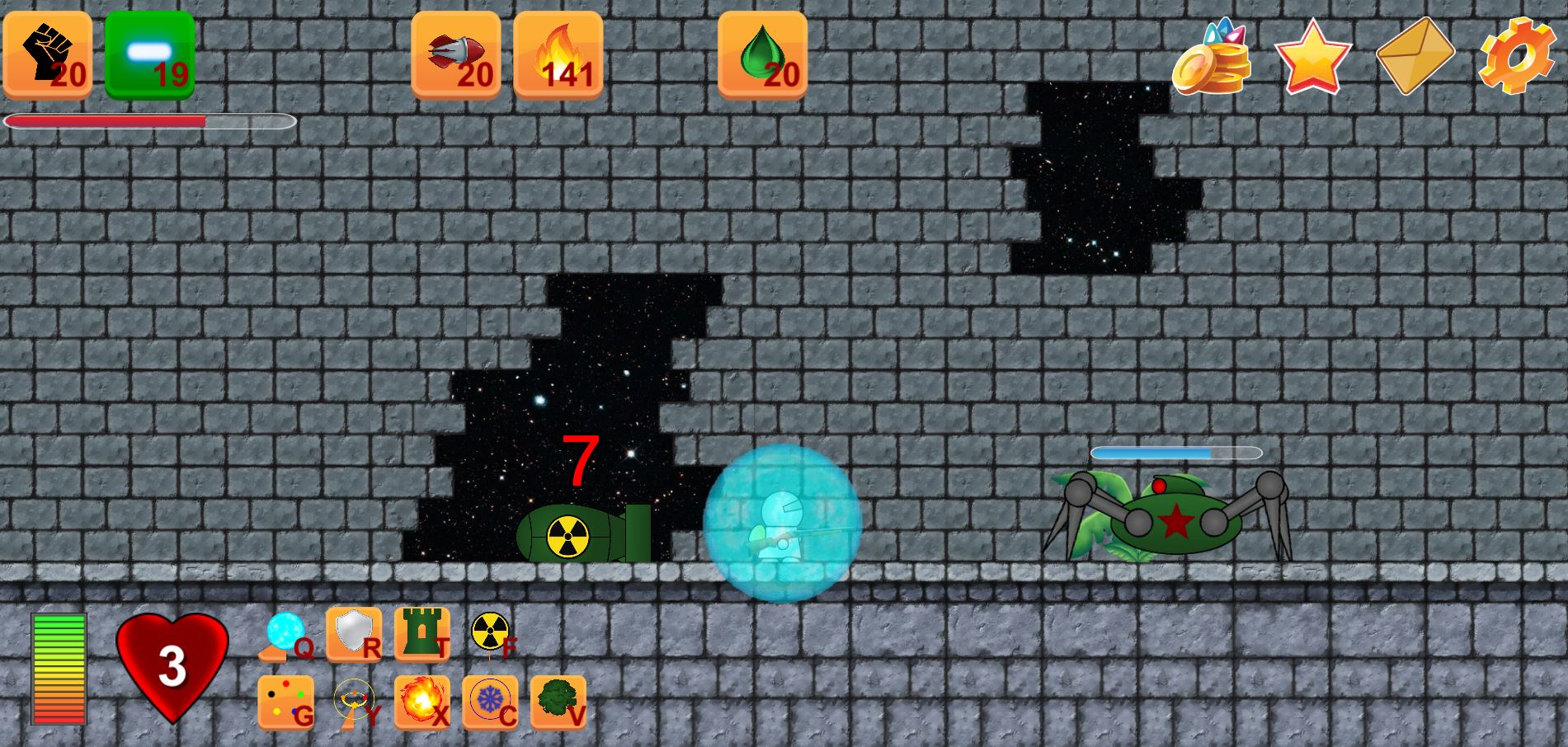
Task: Open the coins and gems shop
Action: pos(1211,56)
